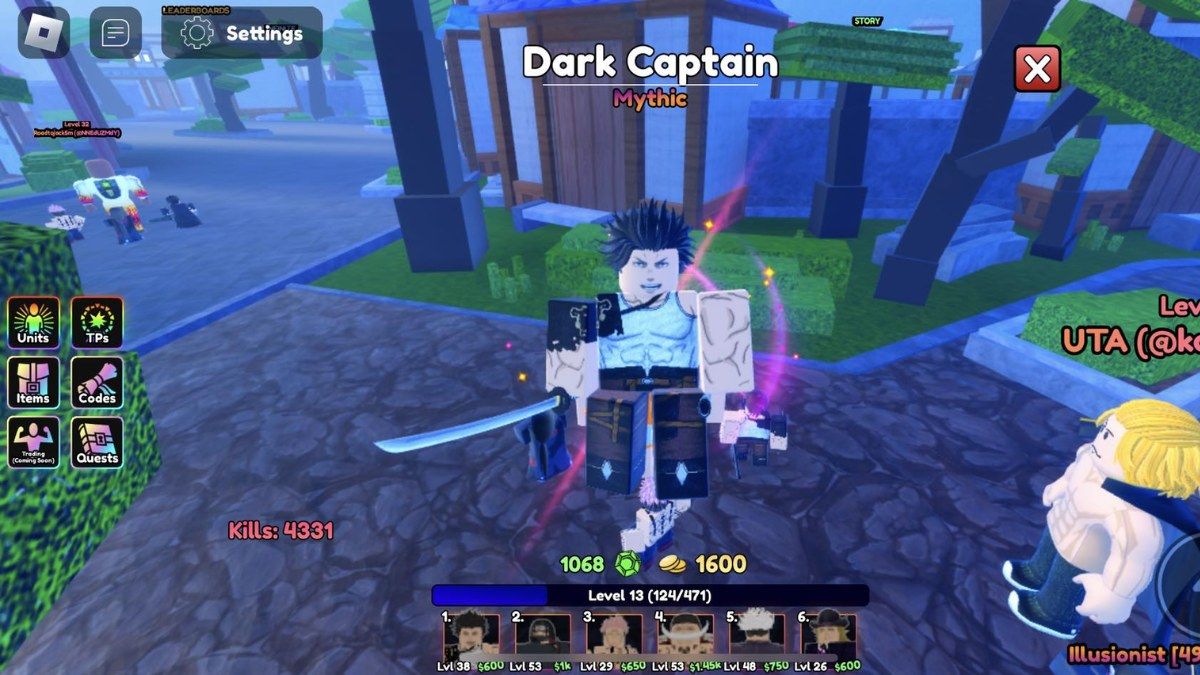Open the Codes redemption menu
1200x675 pixels.
click(x=97, y=382)
